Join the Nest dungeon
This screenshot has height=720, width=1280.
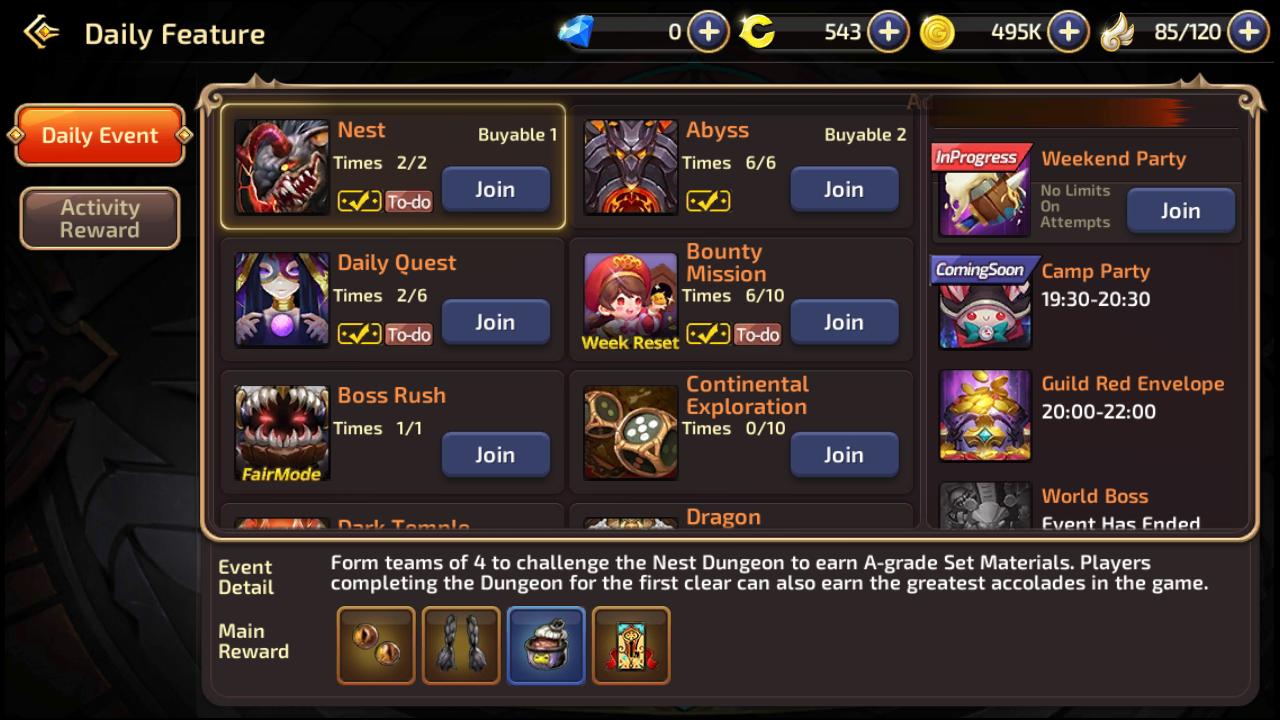click(x=495, y=189)
